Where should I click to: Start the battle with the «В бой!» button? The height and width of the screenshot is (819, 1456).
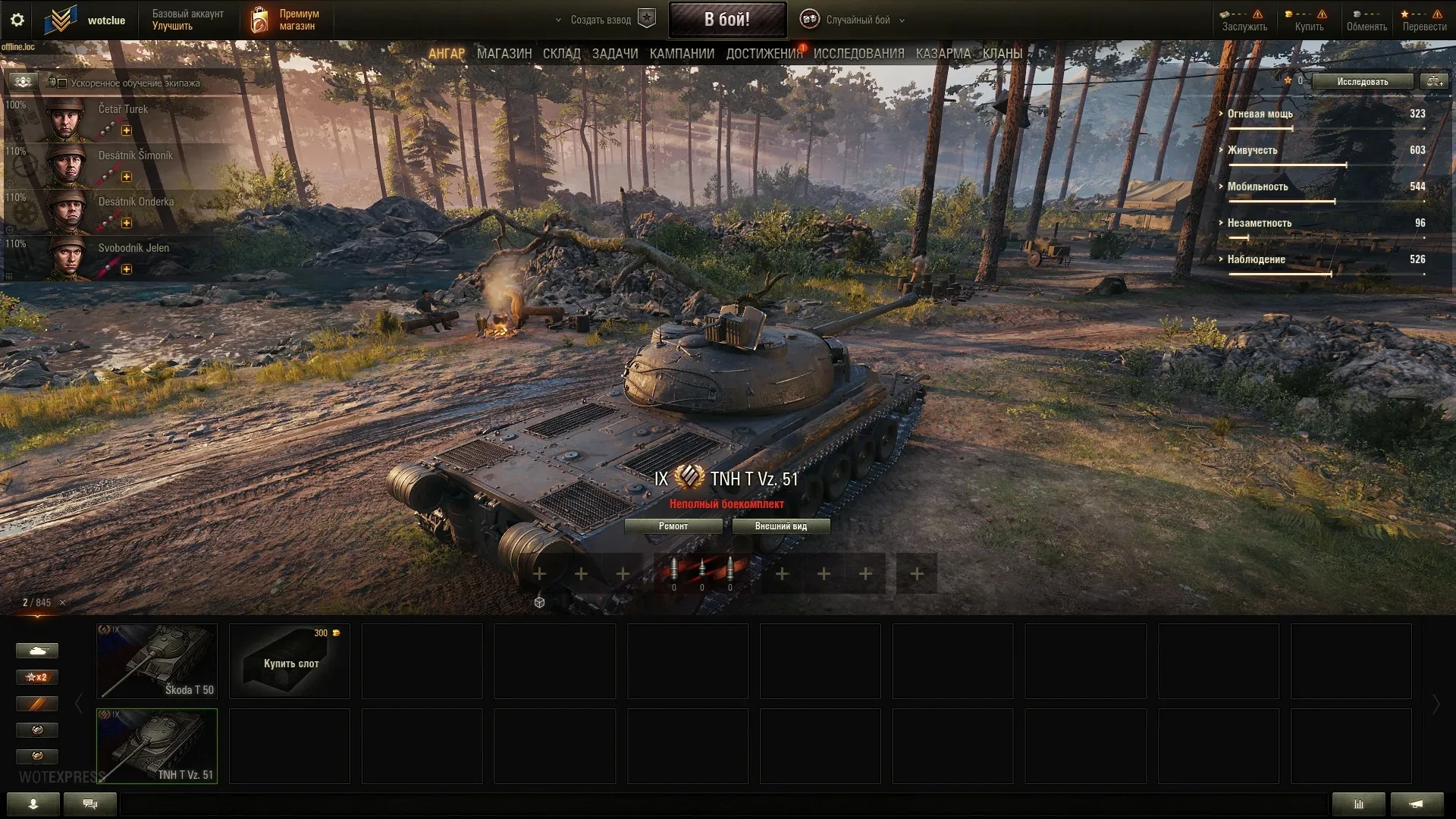(x=726, y=20)
